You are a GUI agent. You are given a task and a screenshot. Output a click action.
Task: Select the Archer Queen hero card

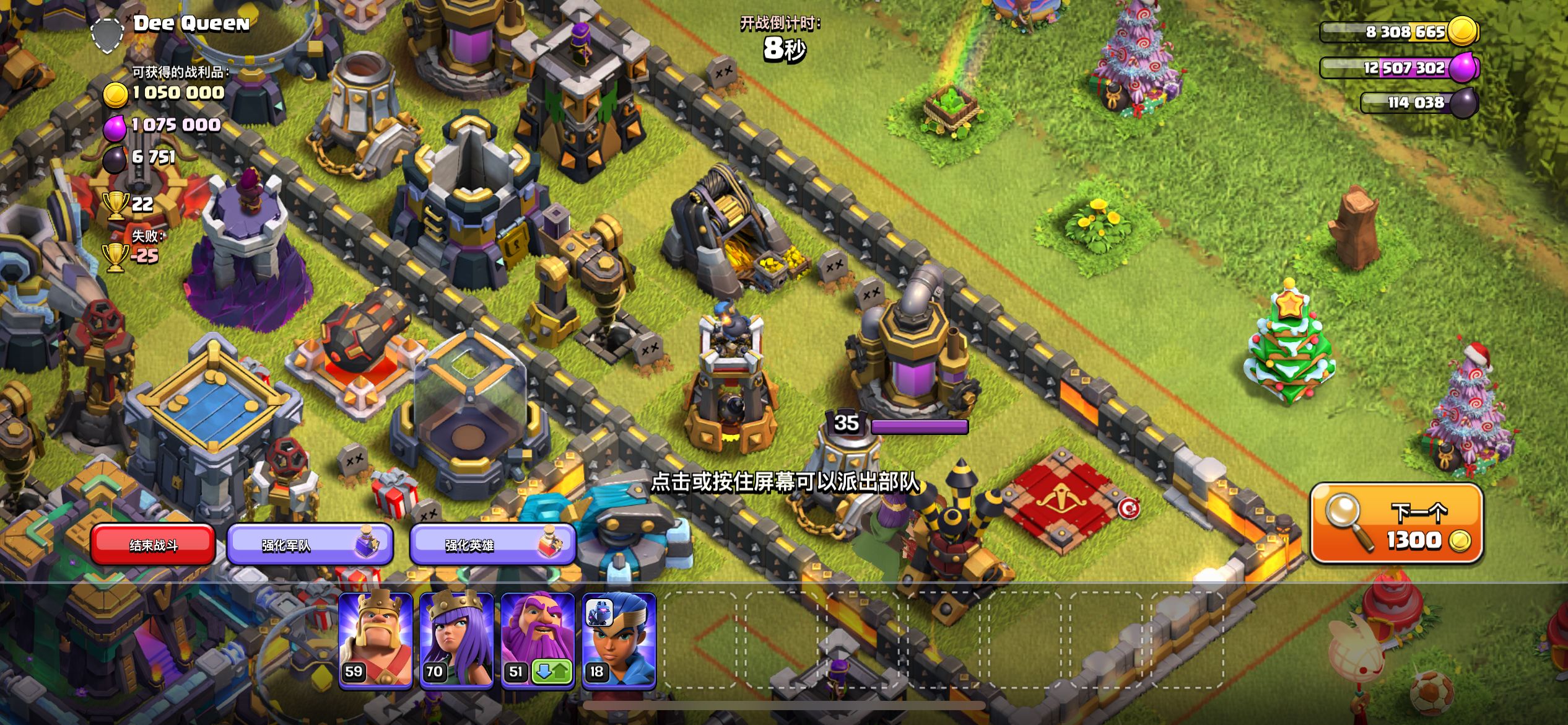click(456, 638)
